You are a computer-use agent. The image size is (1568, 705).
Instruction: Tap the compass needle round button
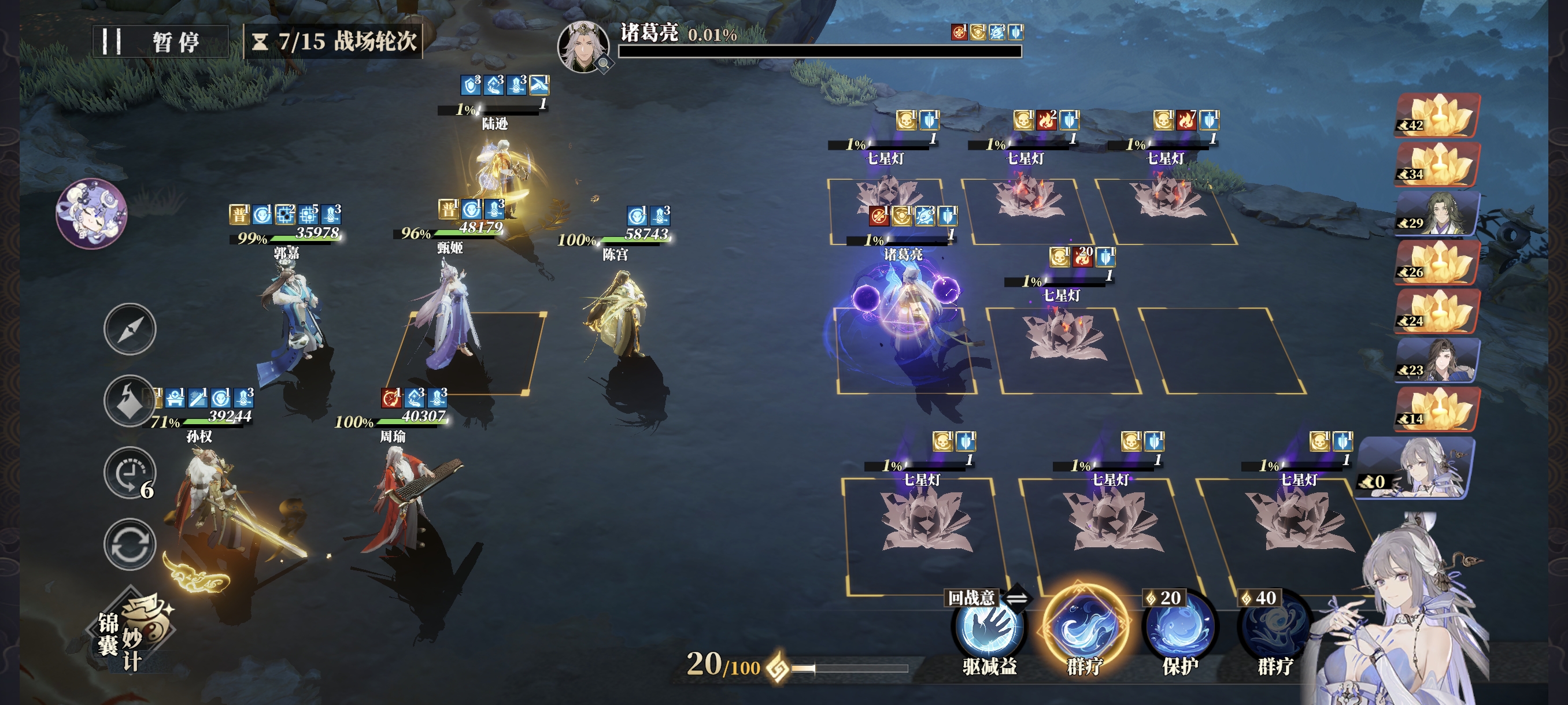click(x=129, y=329)
